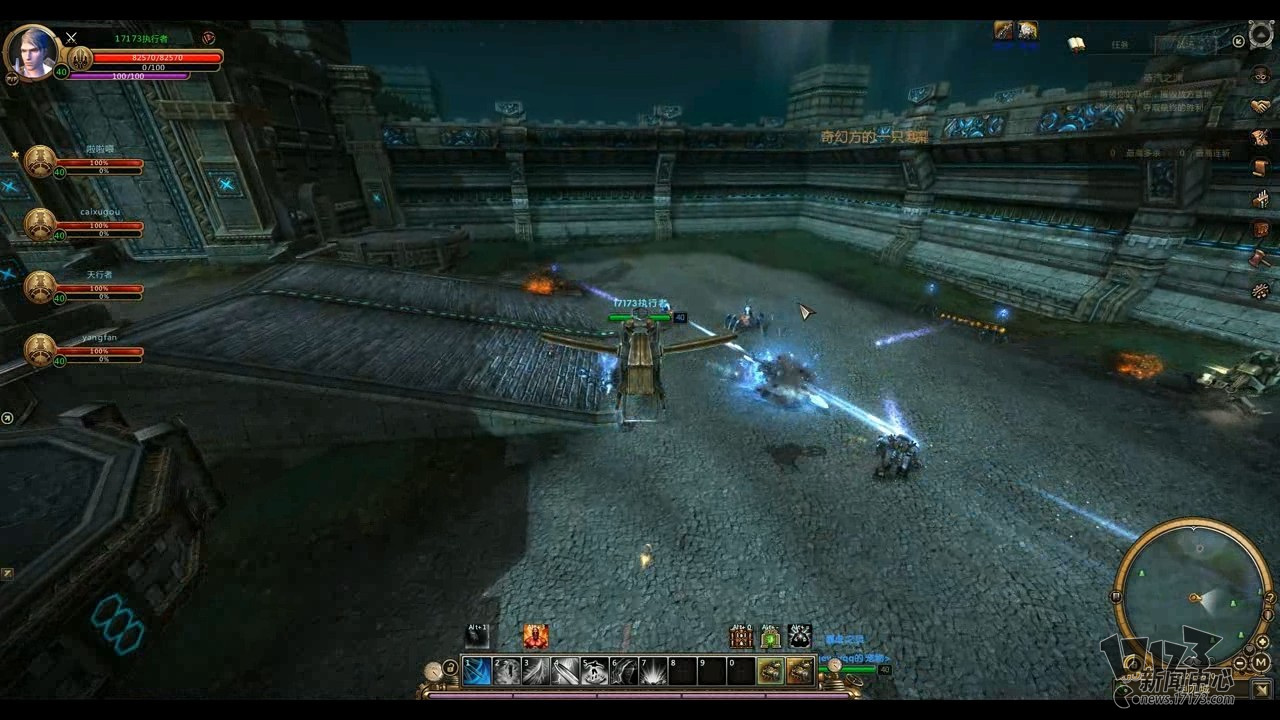Viewport: 1280px width, 720px height.
Task: Toggle the green gate icon labeled Alt+-
Action: pos(771,637)
